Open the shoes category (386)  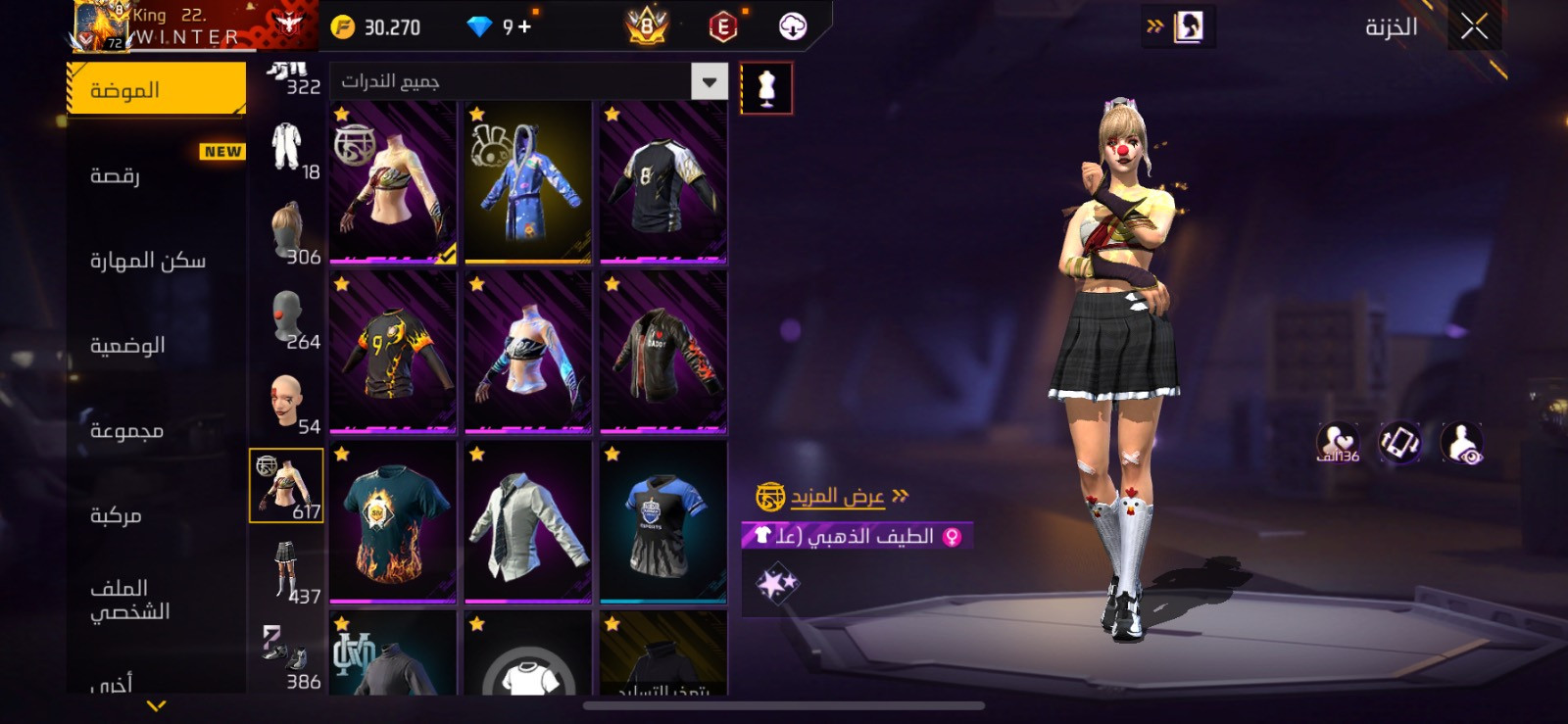286,655
